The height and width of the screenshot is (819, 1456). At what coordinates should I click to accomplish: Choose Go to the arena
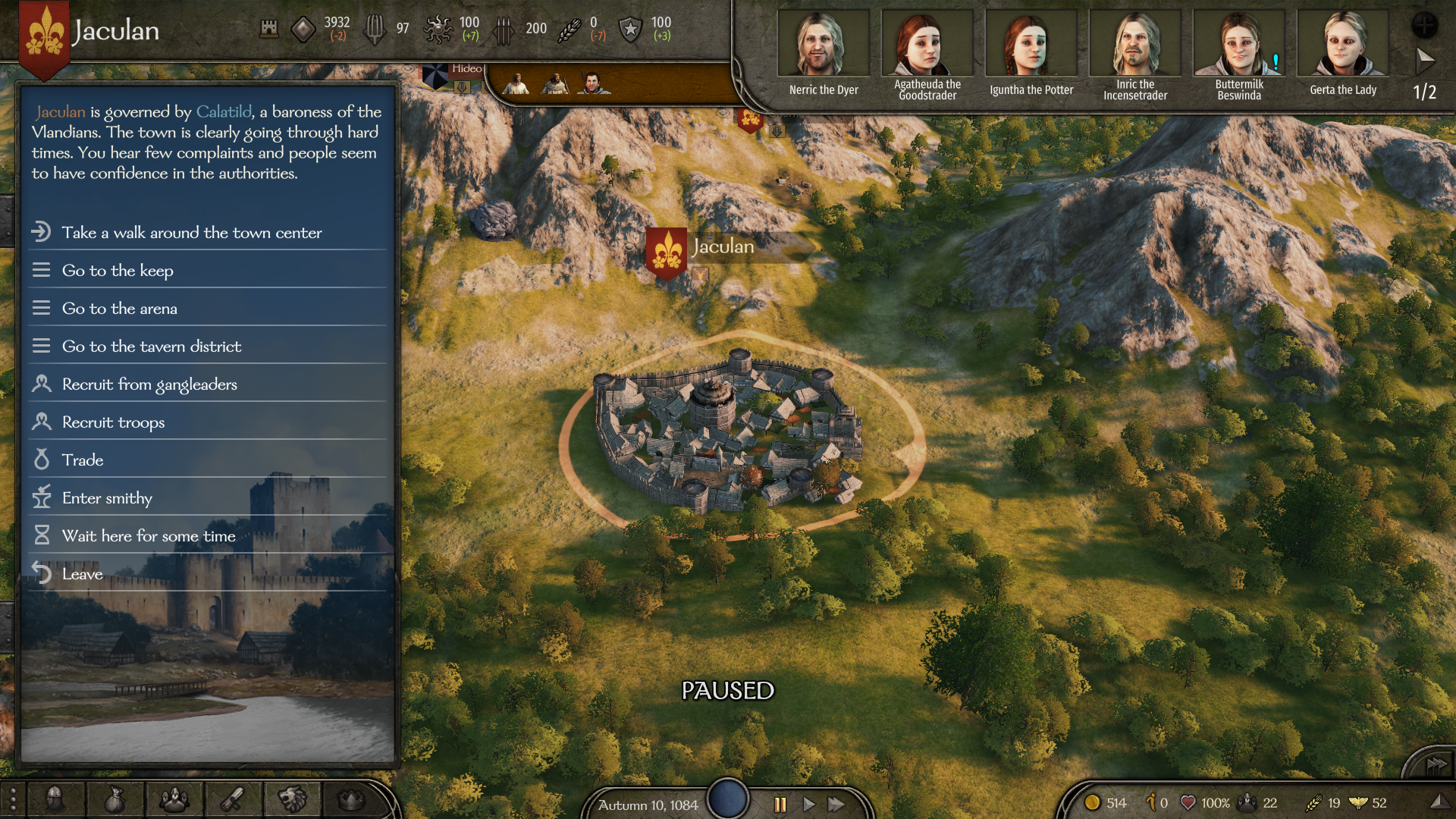coord(119,309)
